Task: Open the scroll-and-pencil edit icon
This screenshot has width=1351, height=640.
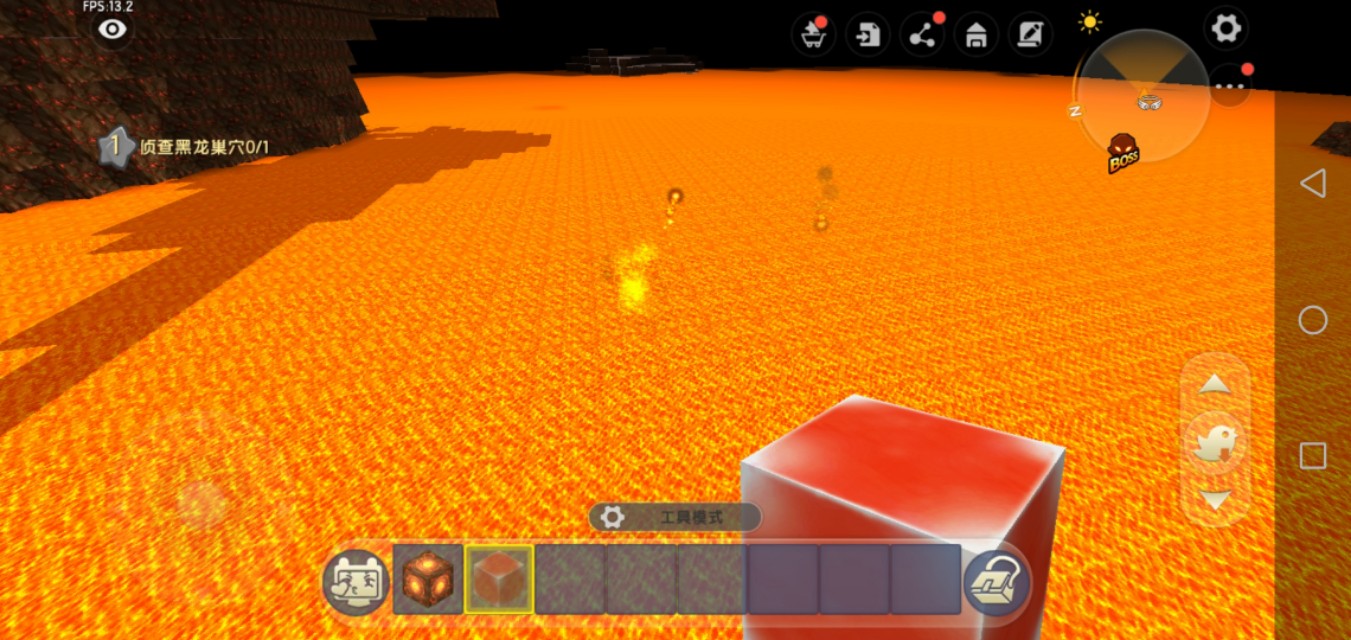Action: [1028, 35]
